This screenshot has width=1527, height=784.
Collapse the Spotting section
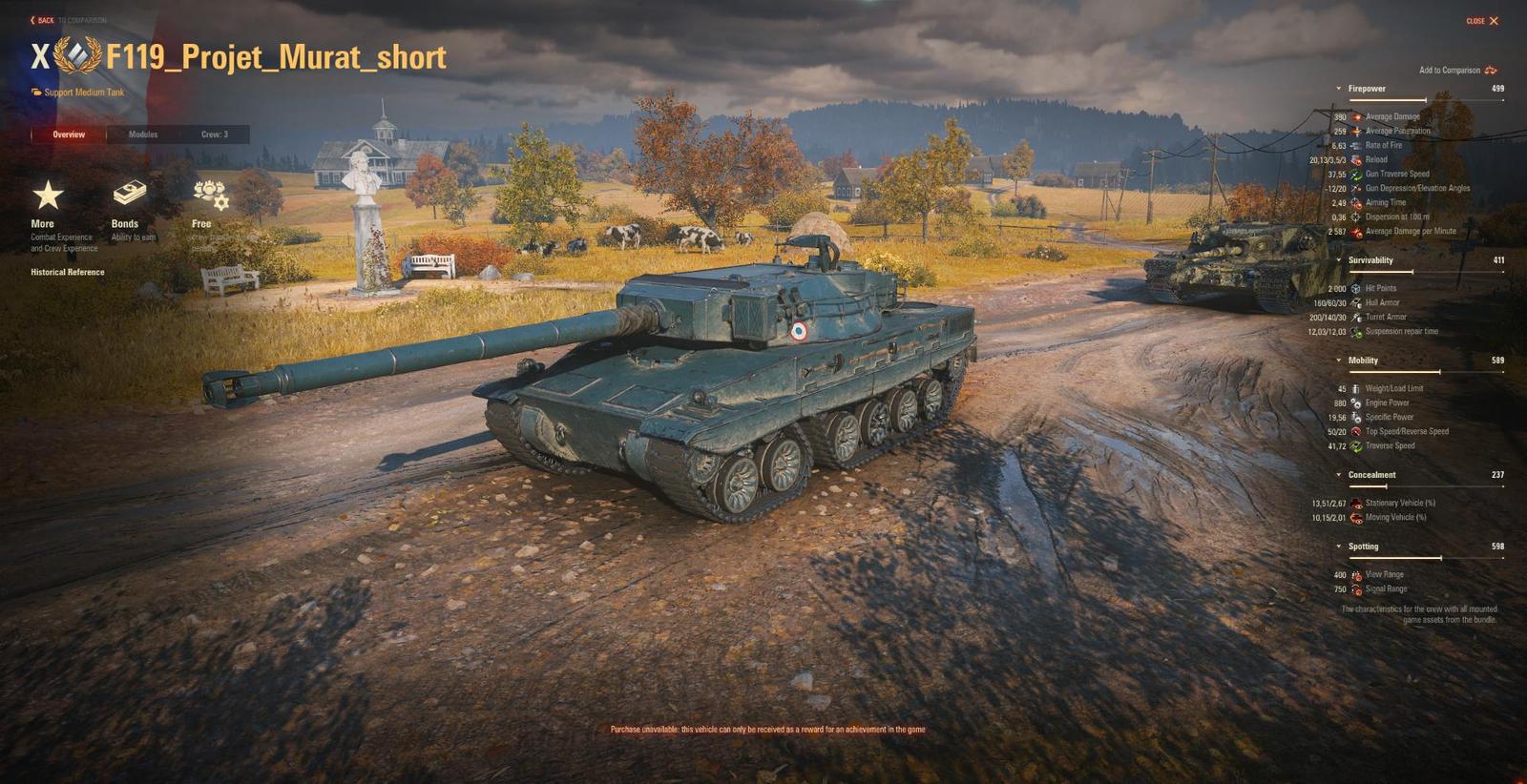coord(1339,546)
